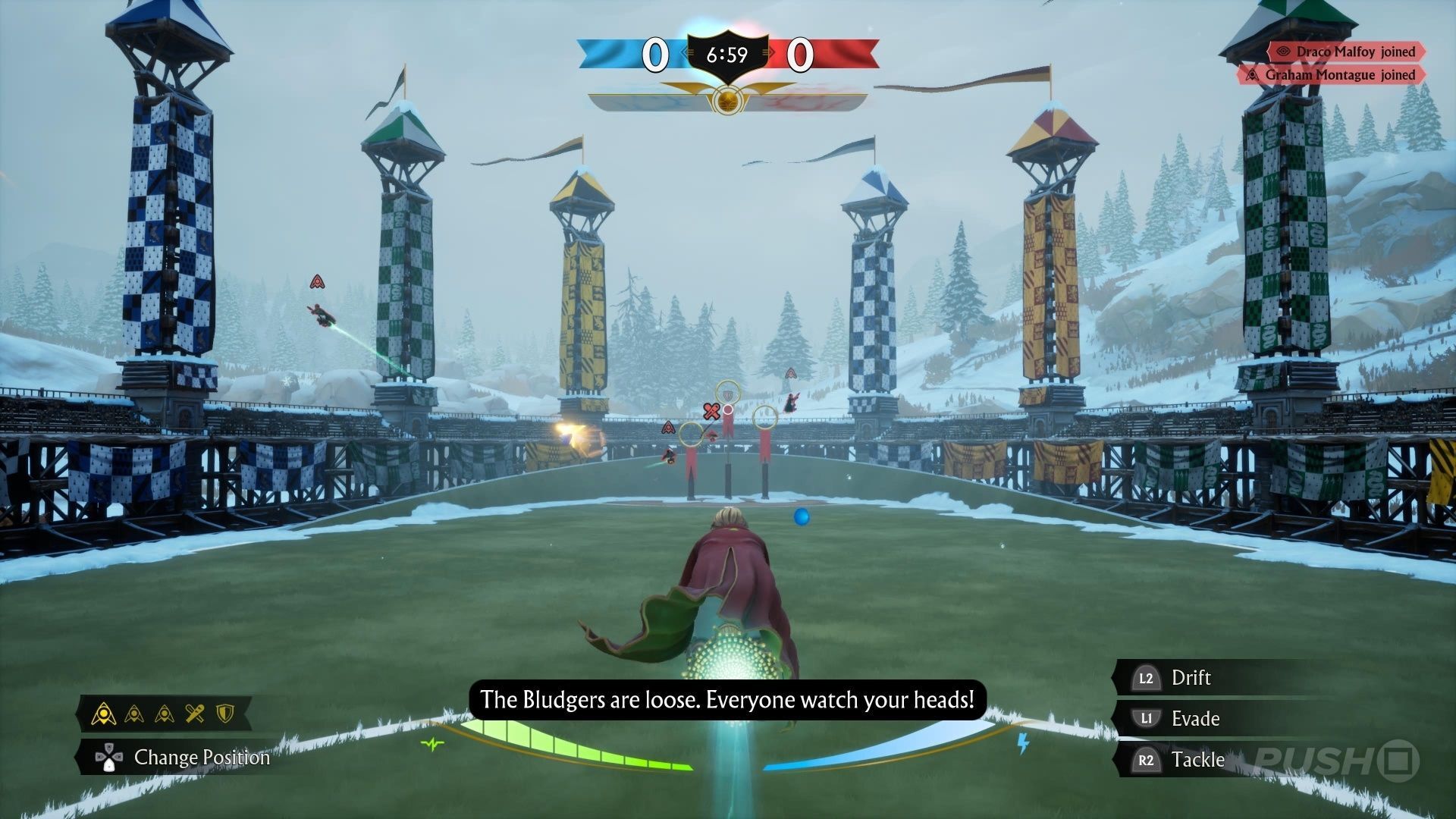The width and height of the screenshot is (1456, 819).
Task: Choose the Keeper shield position icon
Action: click(x=225, y=714)
